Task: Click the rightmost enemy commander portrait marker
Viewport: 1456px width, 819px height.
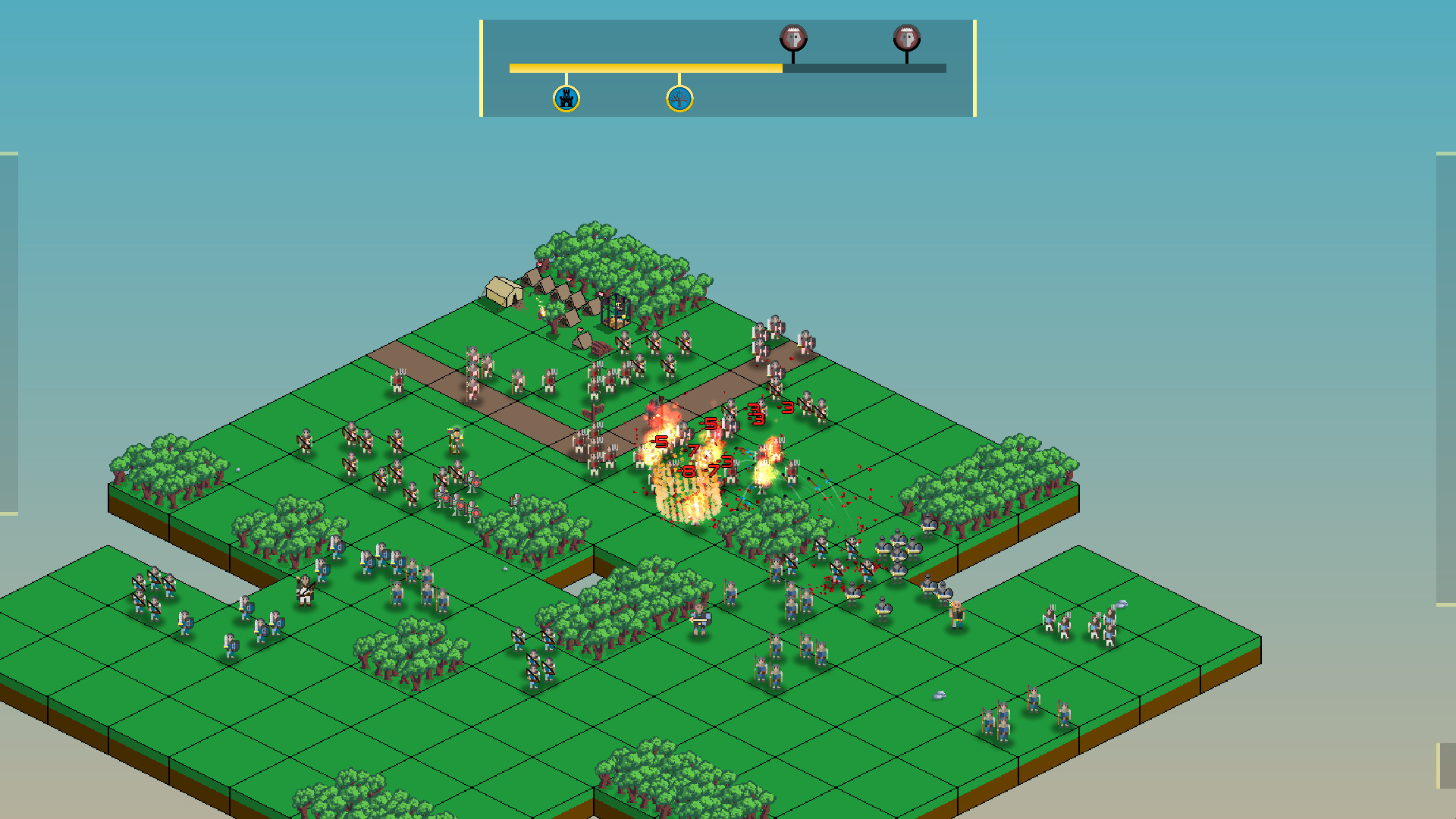Action: click(905, 36)
